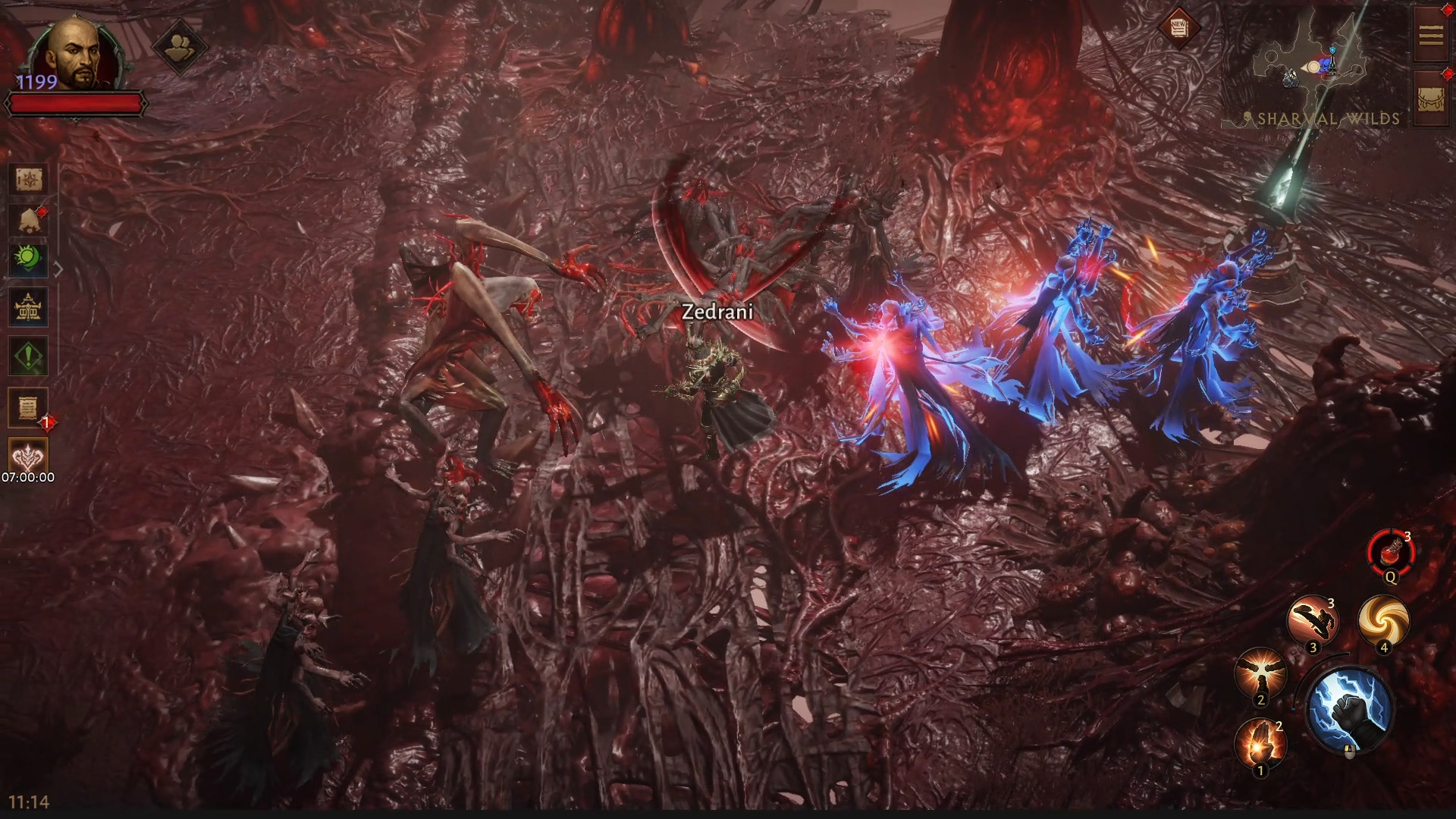
Task: Open the green sun and moon icon
Action: (29, 260)
